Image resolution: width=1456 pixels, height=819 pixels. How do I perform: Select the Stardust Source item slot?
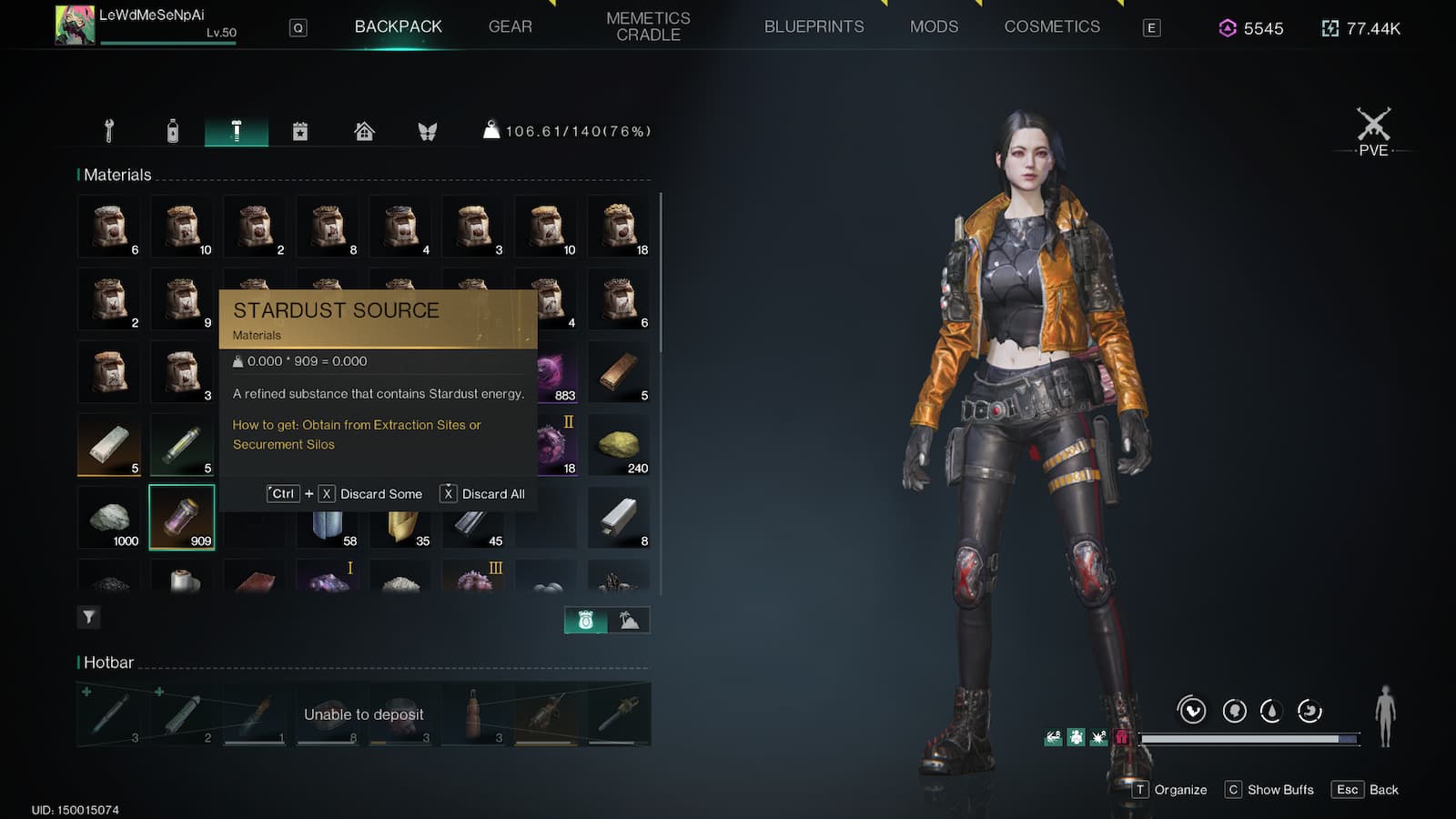pos(182,517)
